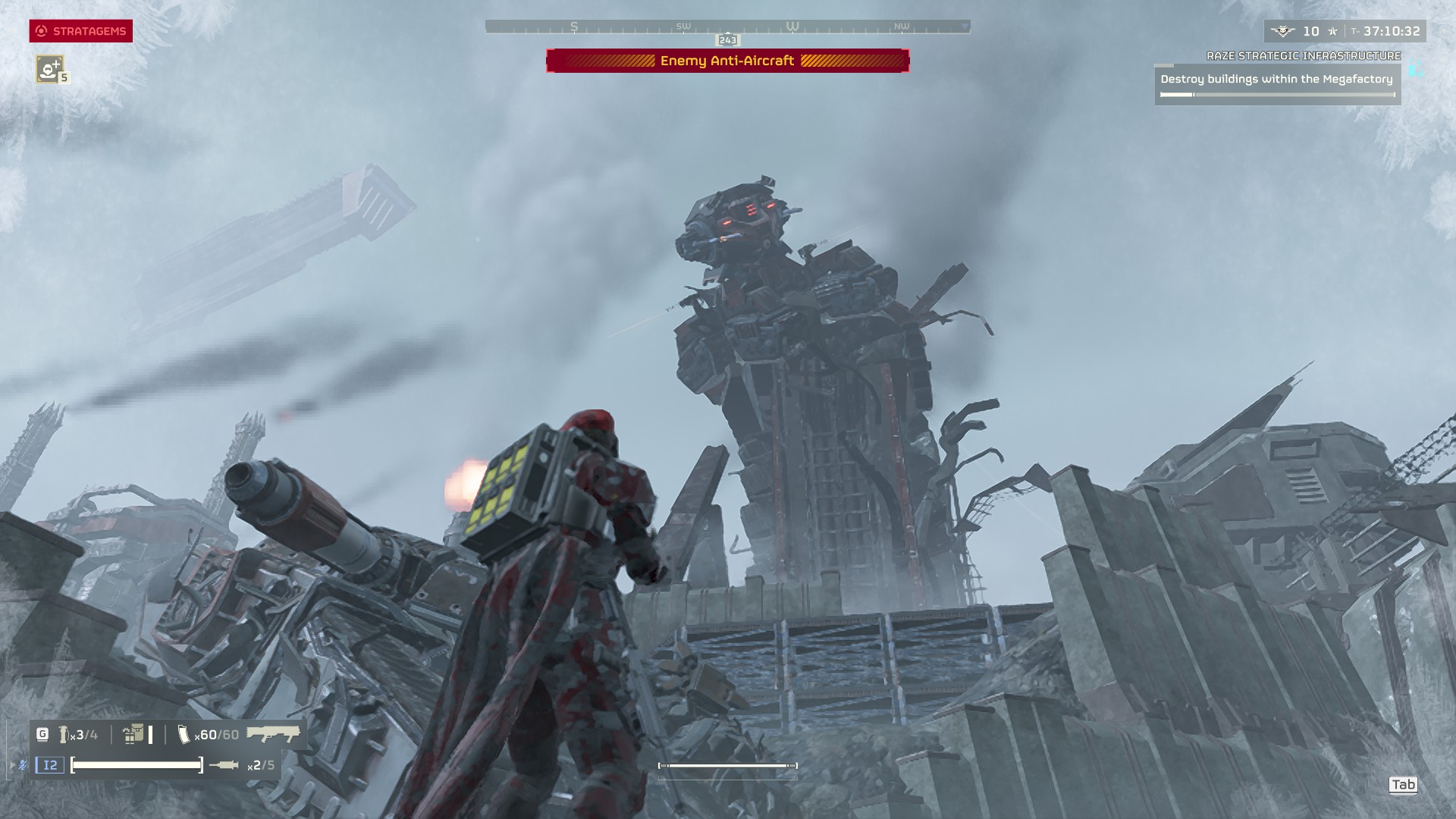Open the Stratagems menu
This screenshot has height=819, width=1456.
pyautogui.click(x=81, y=31)
